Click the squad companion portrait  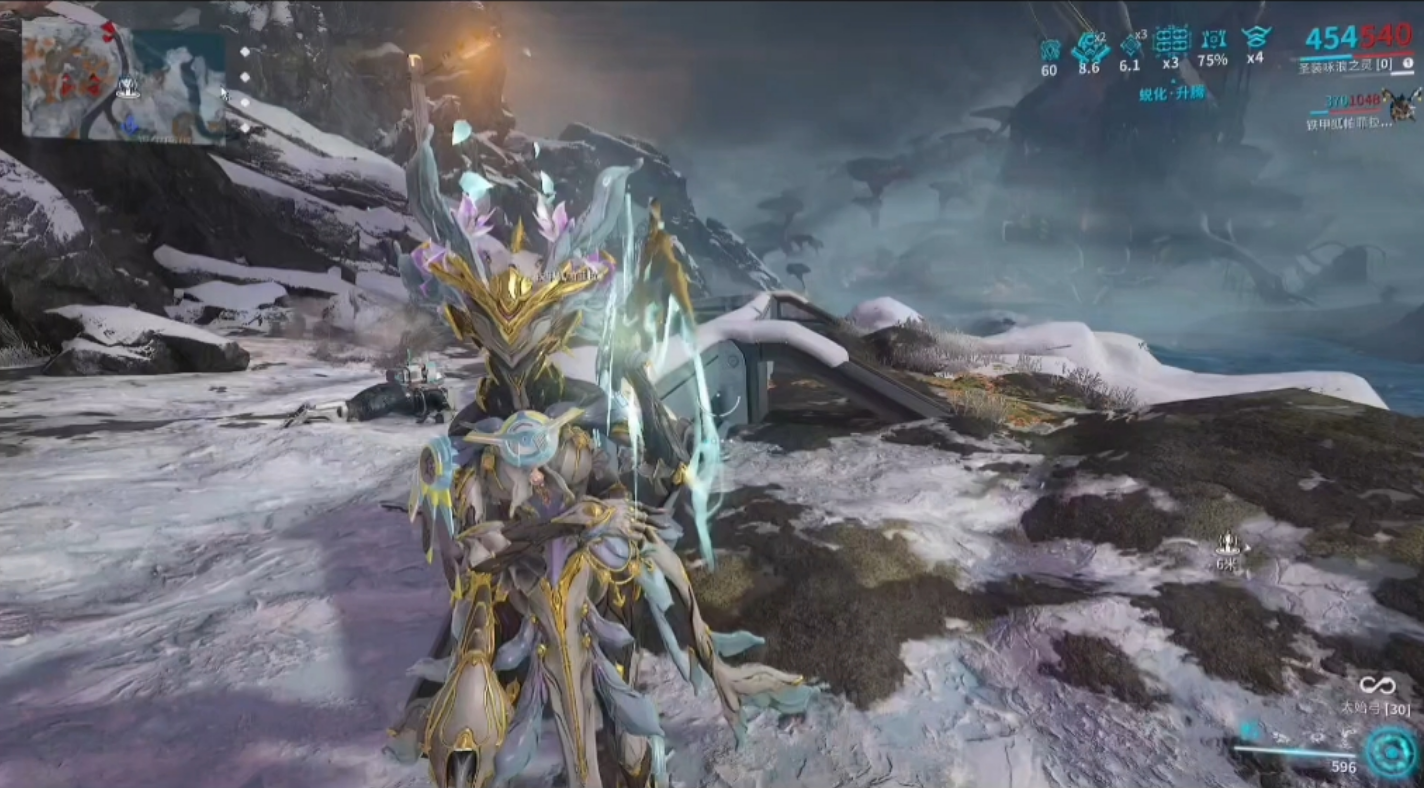1402,103
